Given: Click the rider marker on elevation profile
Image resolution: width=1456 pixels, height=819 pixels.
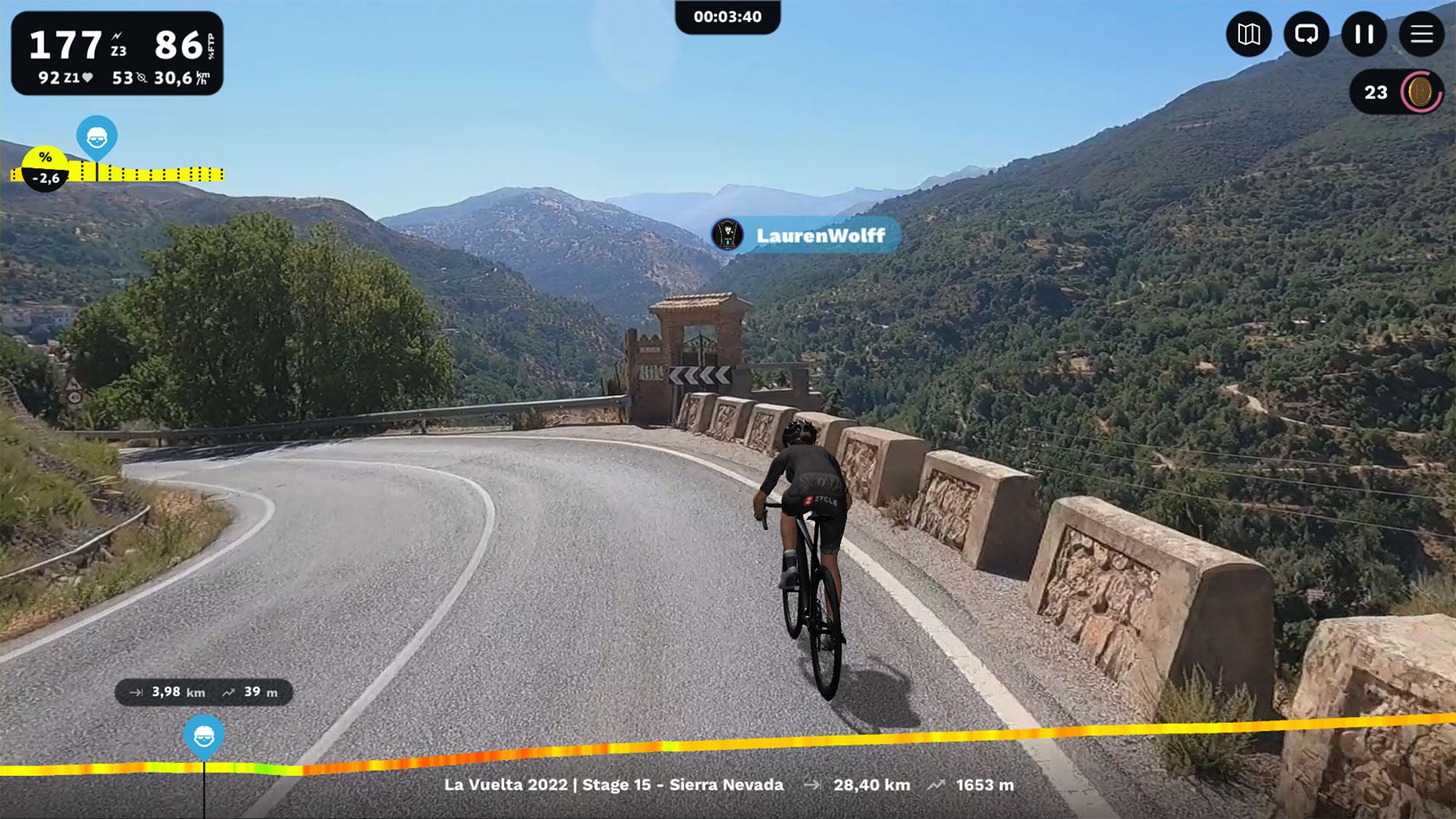Looking at the screenshot, I should coord(204,735).
